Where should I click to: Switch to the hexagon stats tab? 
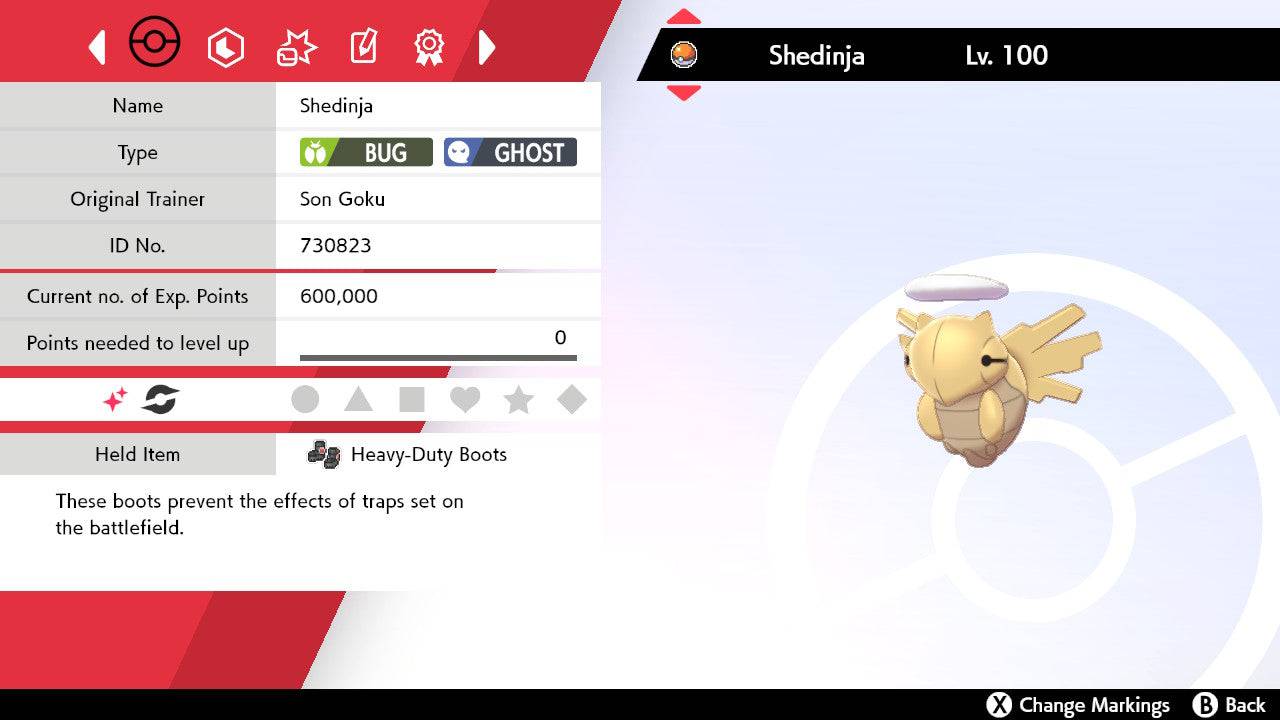[x=225, y=47]
